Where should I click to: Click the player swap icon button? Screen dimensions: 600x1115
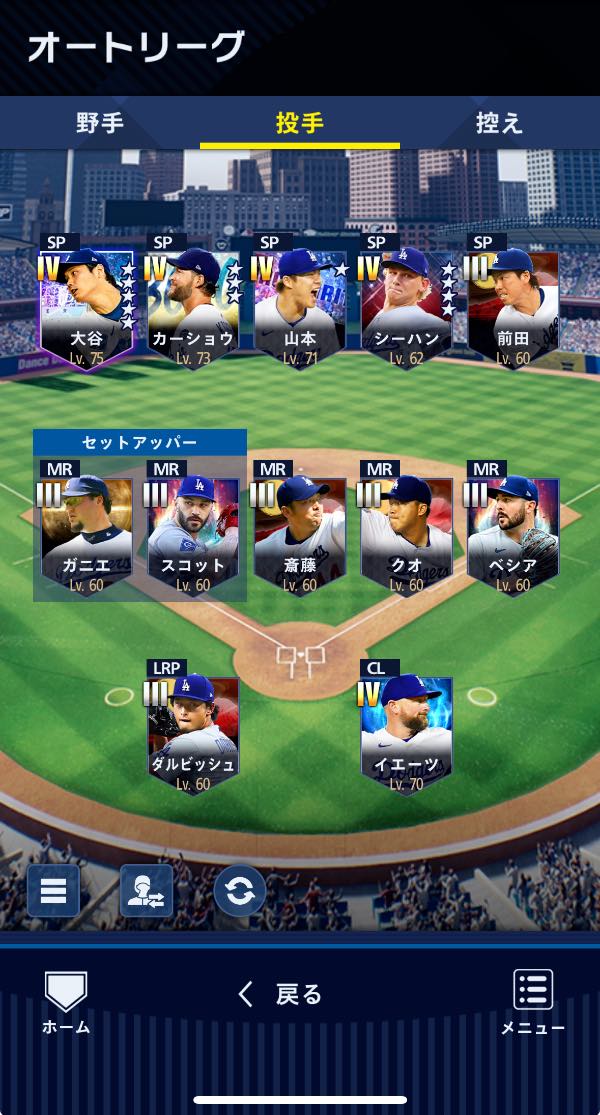point(146,891)
